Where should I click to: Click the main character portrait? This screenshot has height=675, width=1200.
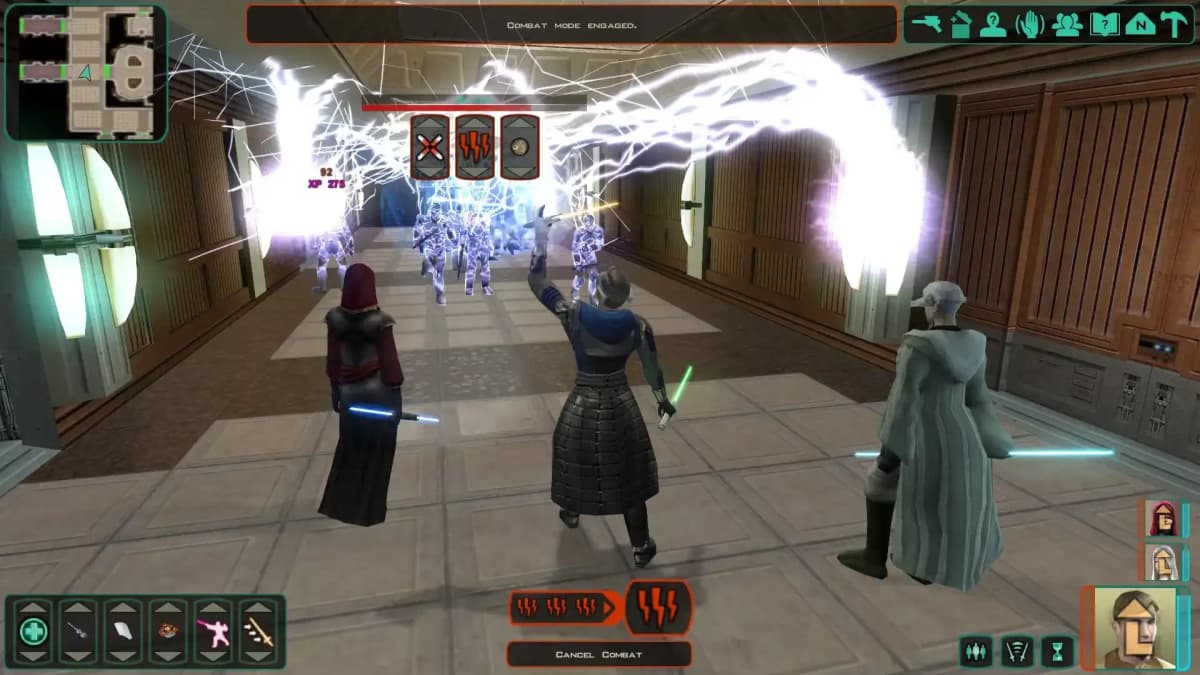click(1133, 628)
